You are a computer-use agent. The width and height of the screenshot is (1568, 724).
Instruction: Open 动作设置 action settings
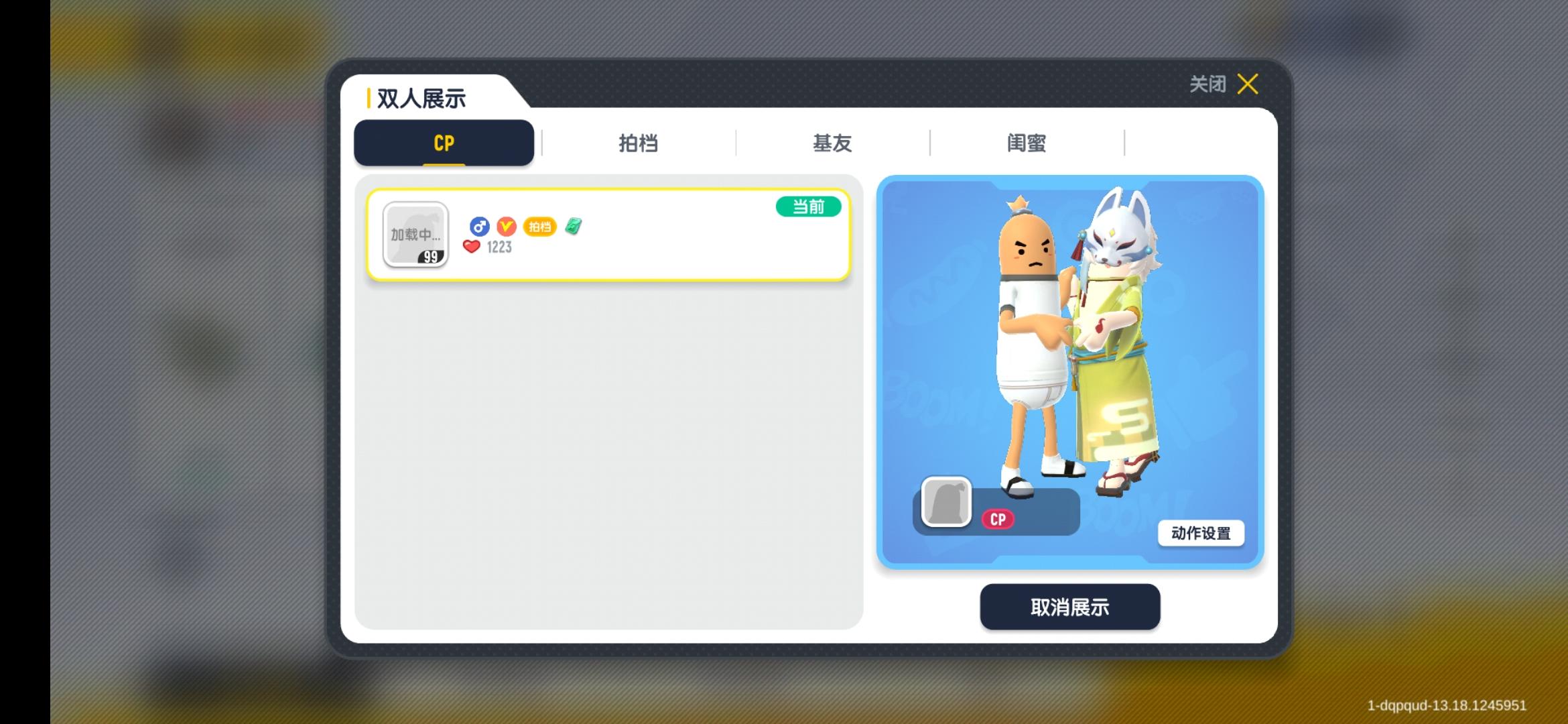pyautogui.click(x=1201, y=534)
